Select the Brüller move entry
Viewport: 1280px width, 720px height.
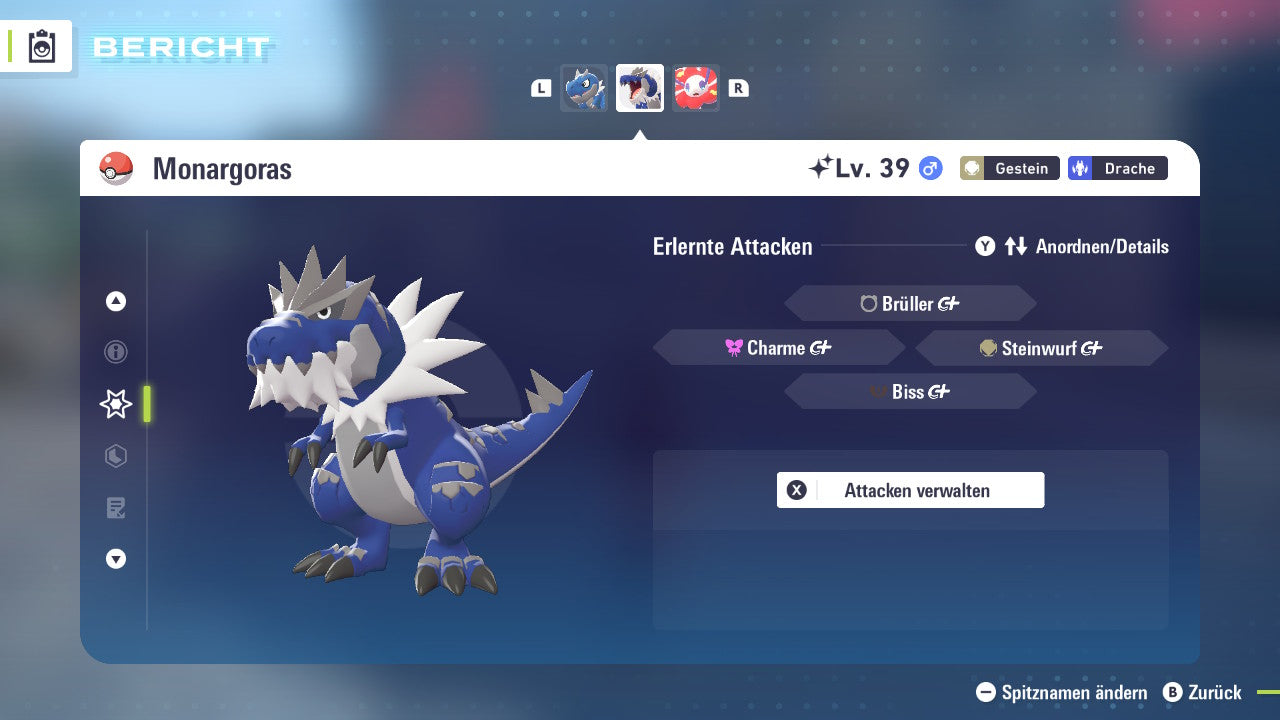(x=909, y=303)
